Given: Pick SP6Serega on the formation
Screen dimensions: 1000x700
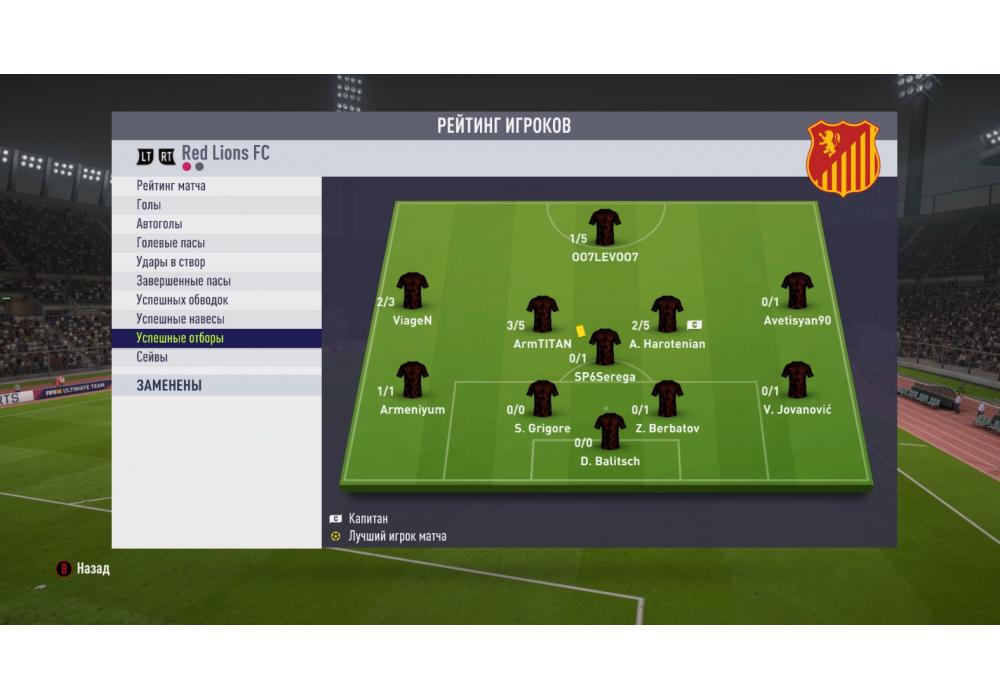Looking at the screenshot, I should 604,347.
